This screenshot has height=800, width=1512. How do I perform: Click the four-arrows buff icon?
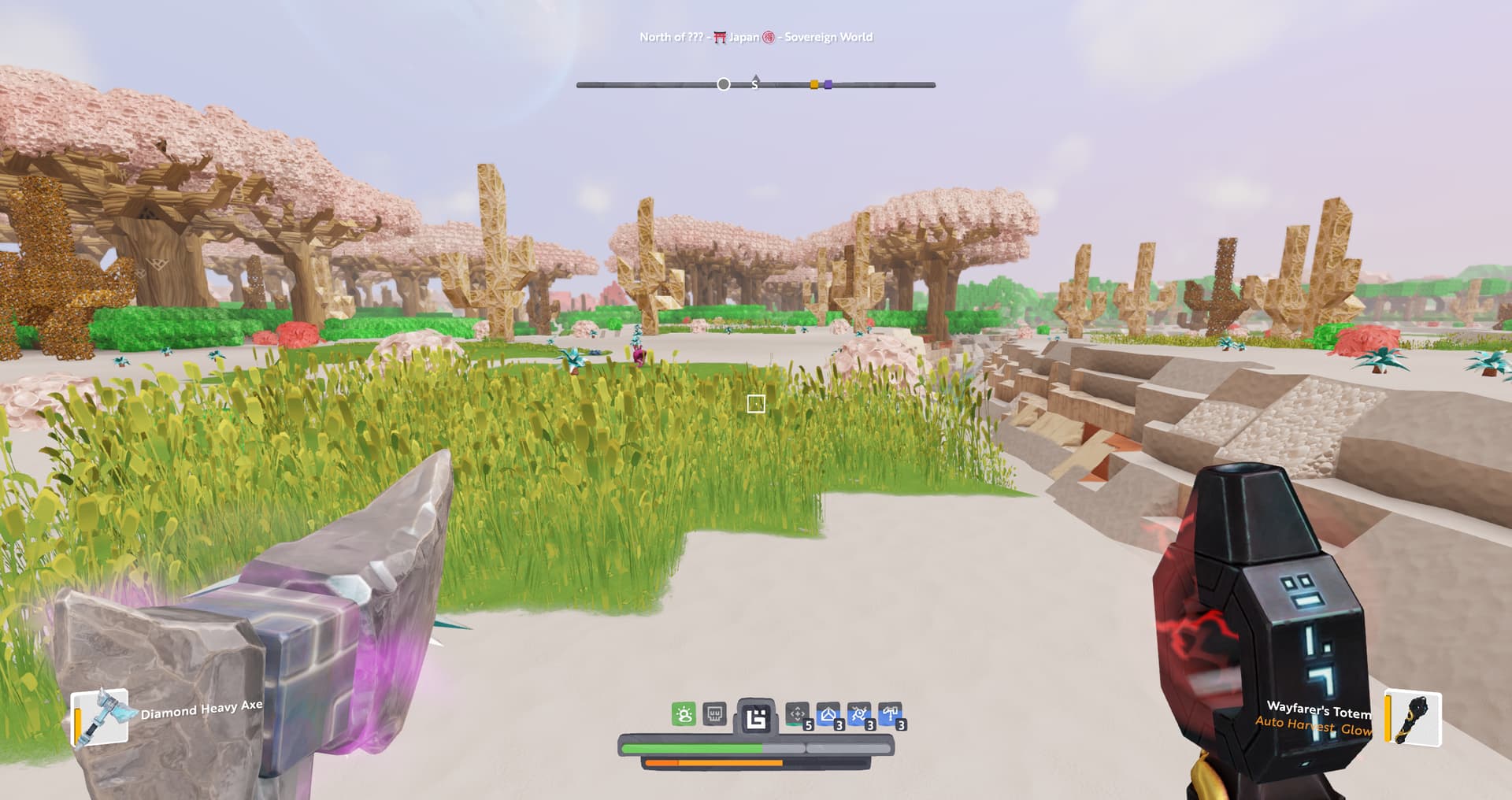[x=797, y=715]
